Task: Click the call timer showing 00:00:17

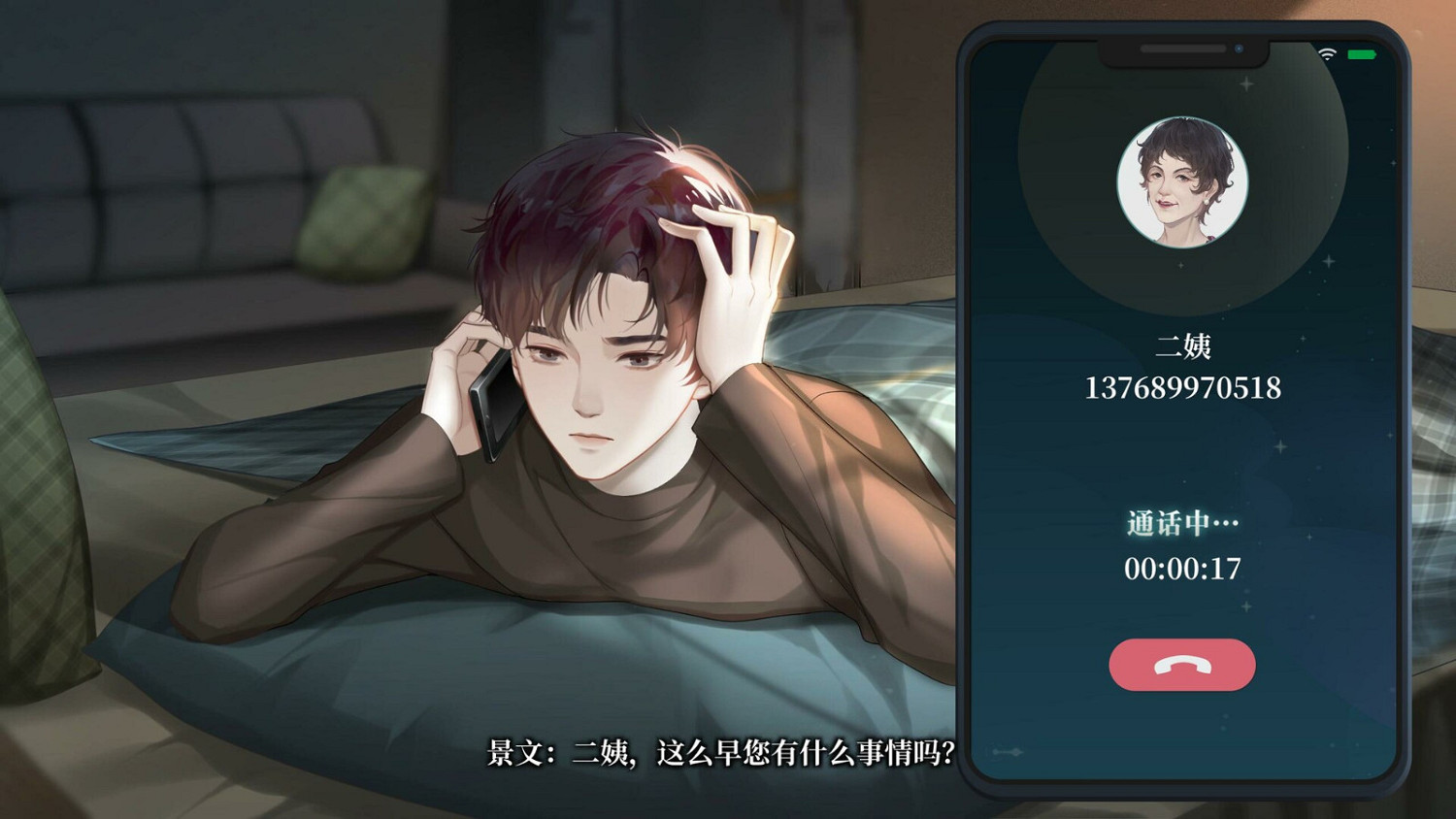Action: click(x=1182, y=570)
